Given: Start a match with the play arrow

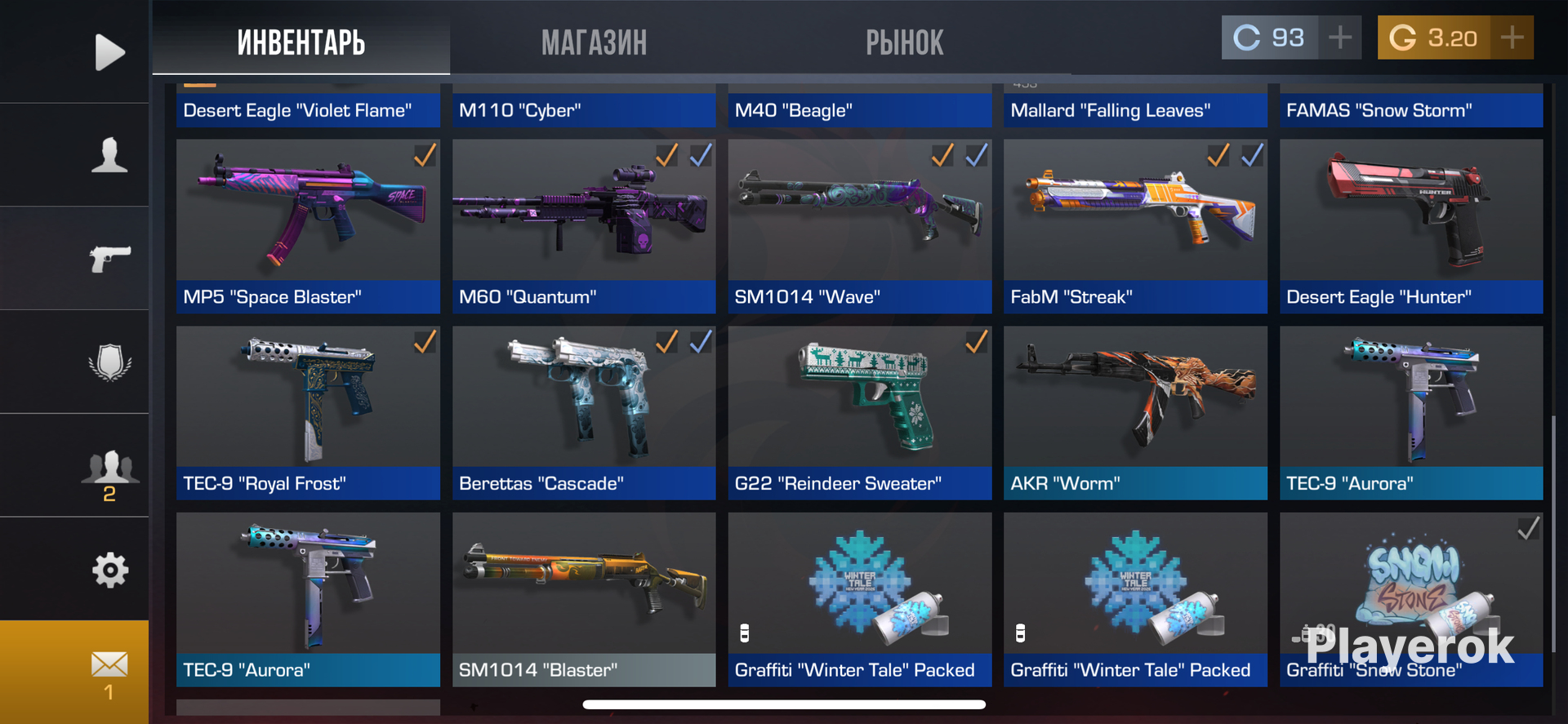Looking at the screenshot, I should (x=109, y=52).
